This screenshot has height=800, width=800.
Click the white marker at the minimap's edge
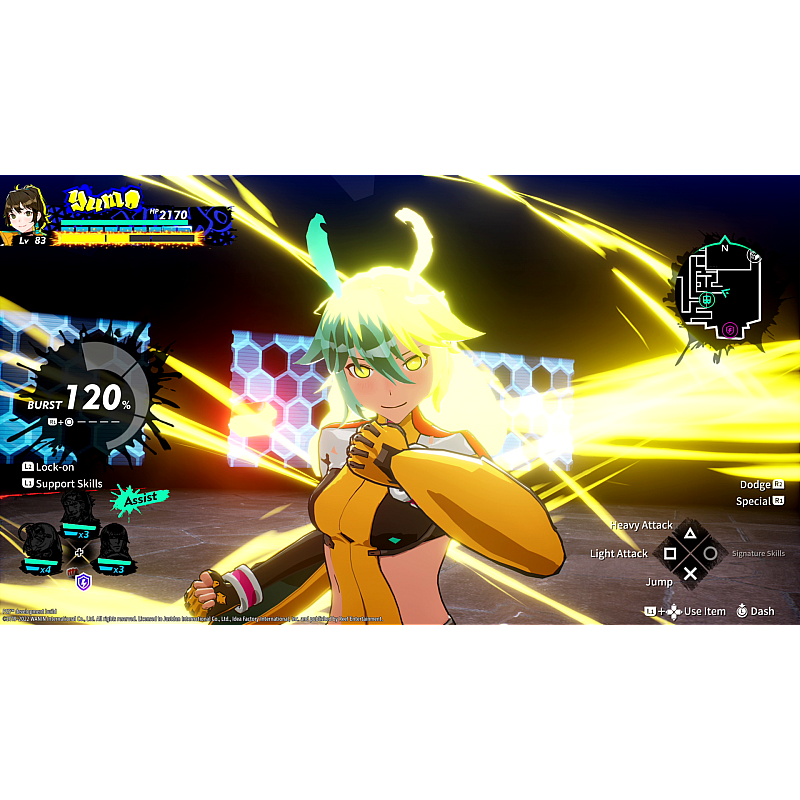tap(754, 255)
